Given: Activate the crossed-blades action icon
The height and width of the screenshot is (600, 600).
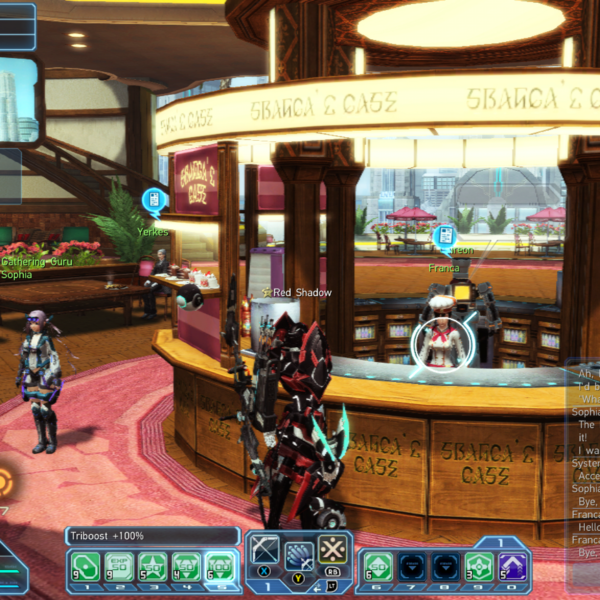Looking at the screenshot, I should pyautogui.click(x=331, y=549).
